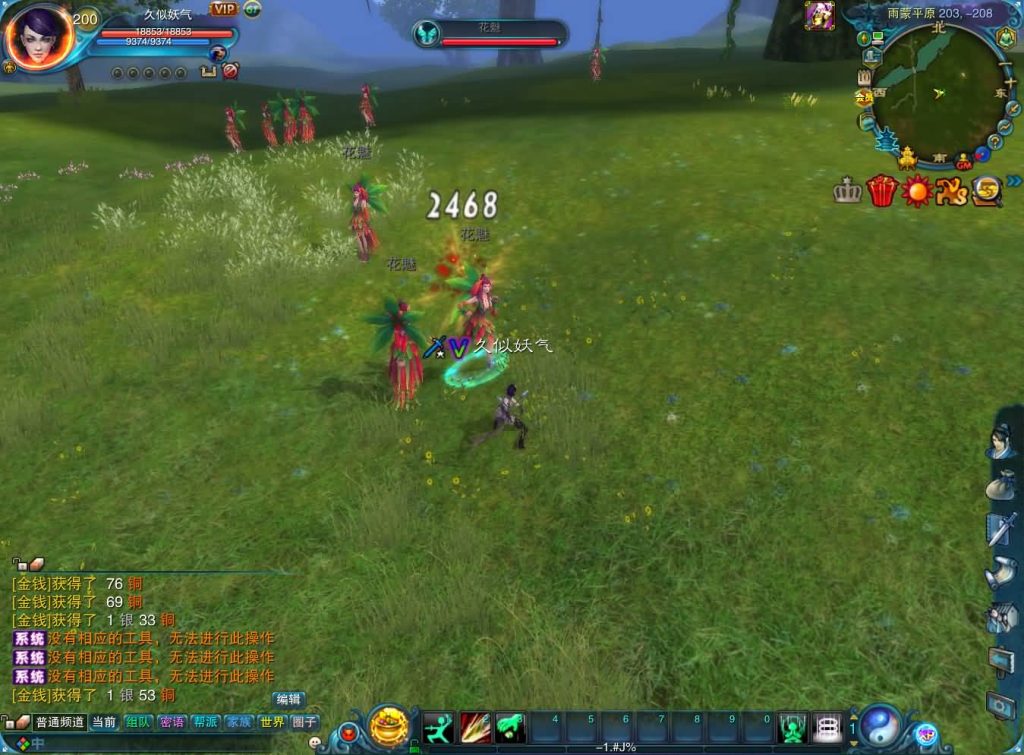Use the red slash attack skill

(475, 727)
